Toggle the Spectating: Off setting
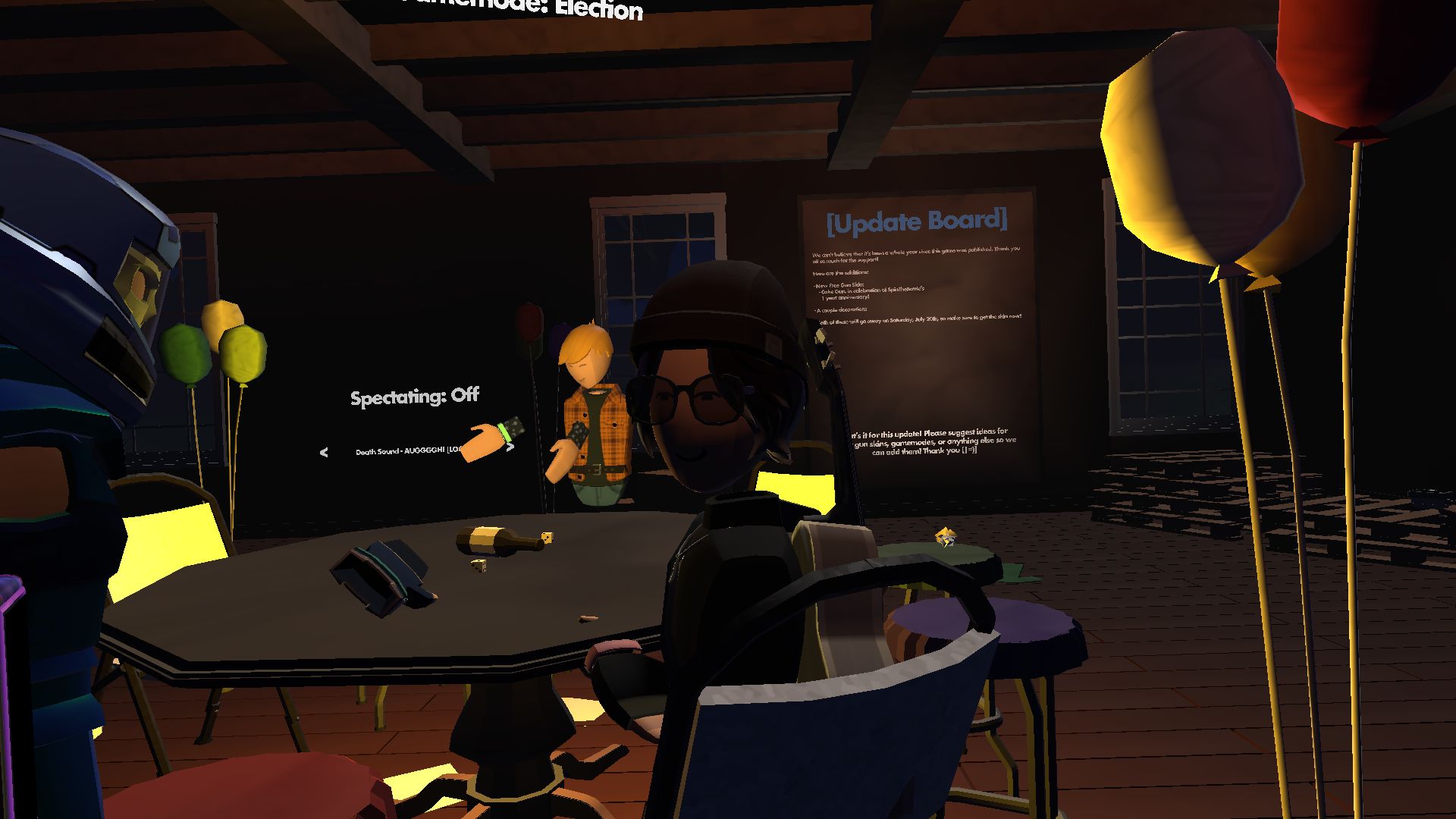Image resolution: width=1456 pixels, height=819 pixels. coord(414,395)
